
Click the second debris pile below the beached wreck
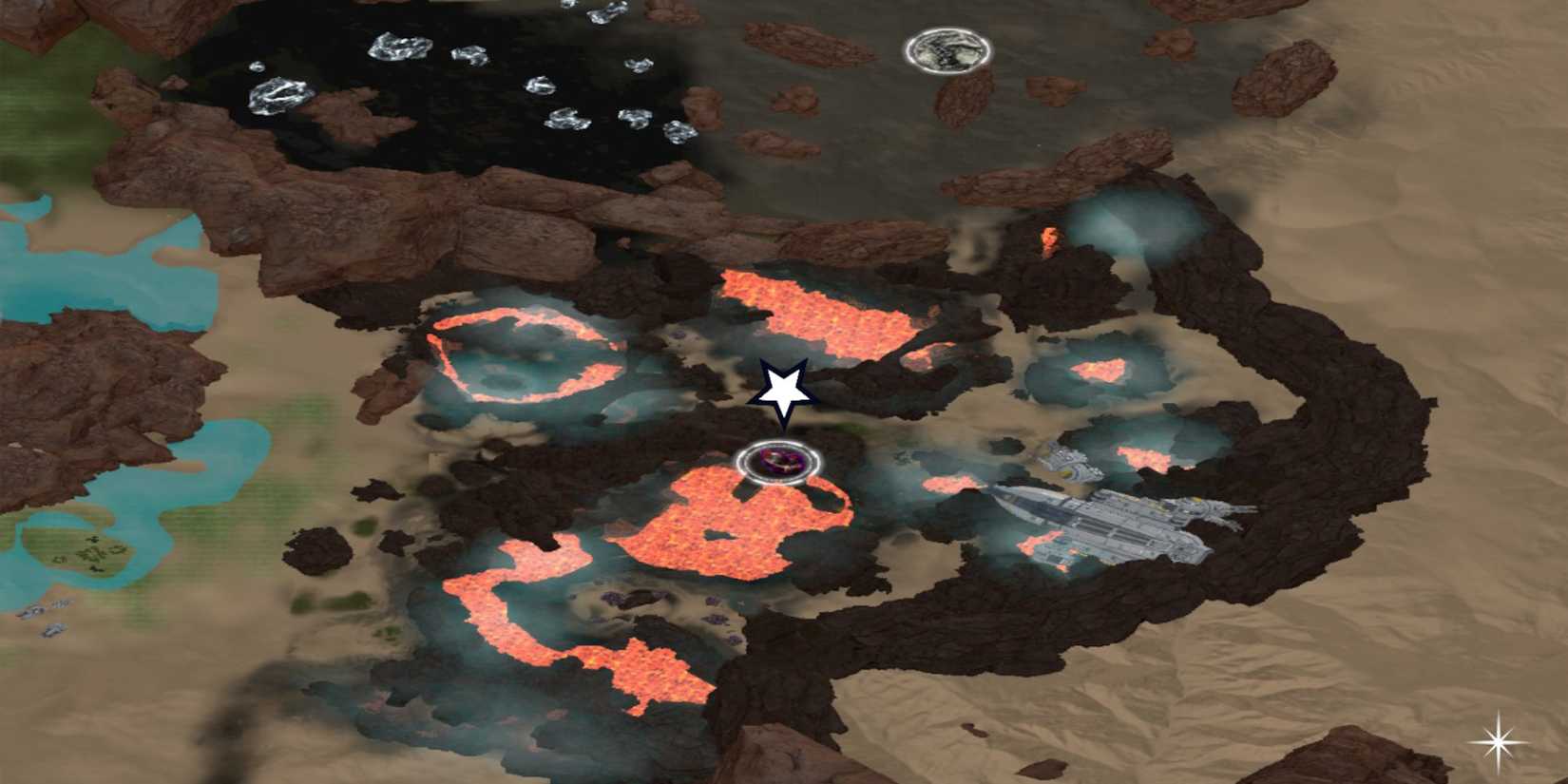point(53,632)
